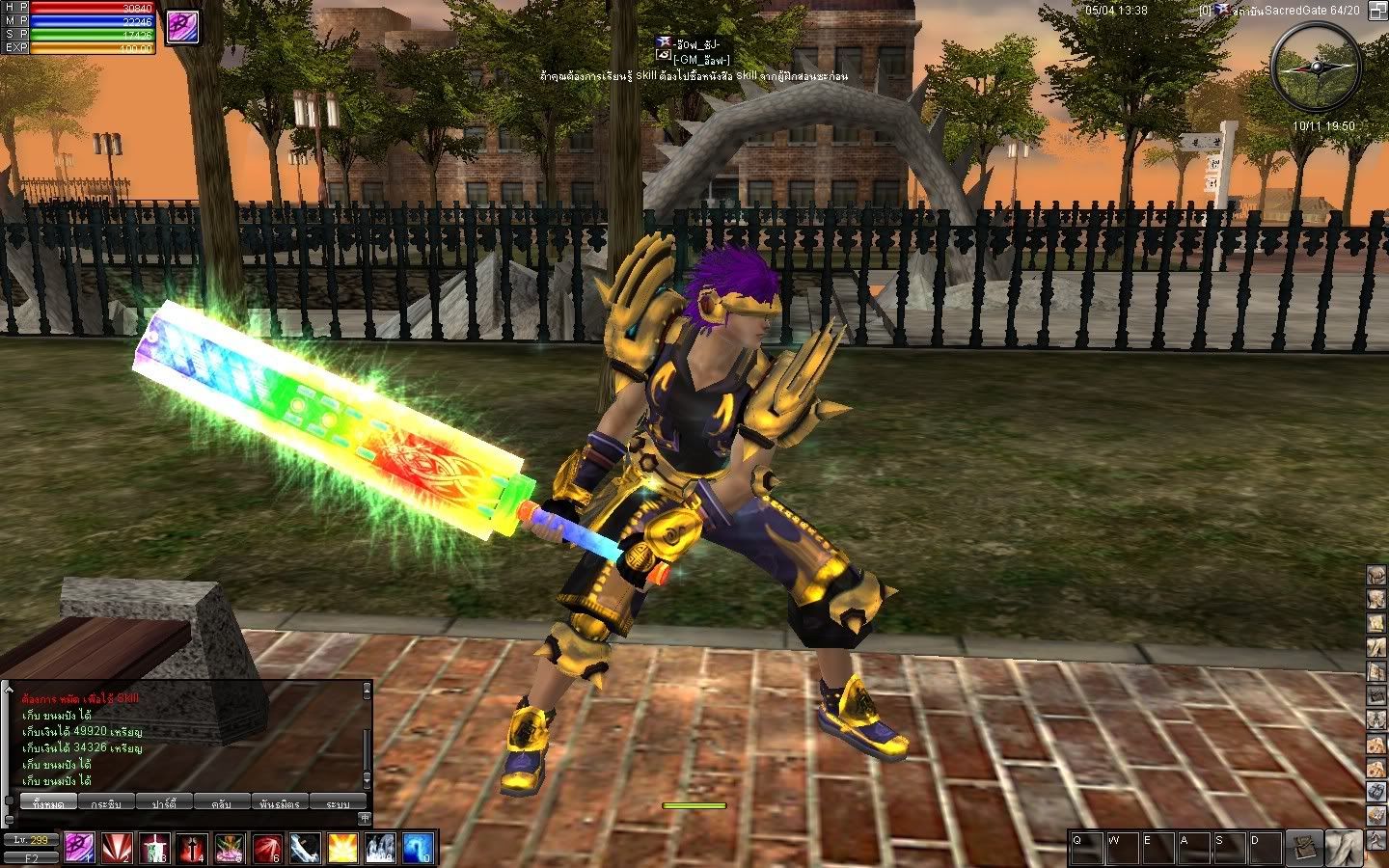
Task: Click the compass minimap
Action: [1315, 65]
